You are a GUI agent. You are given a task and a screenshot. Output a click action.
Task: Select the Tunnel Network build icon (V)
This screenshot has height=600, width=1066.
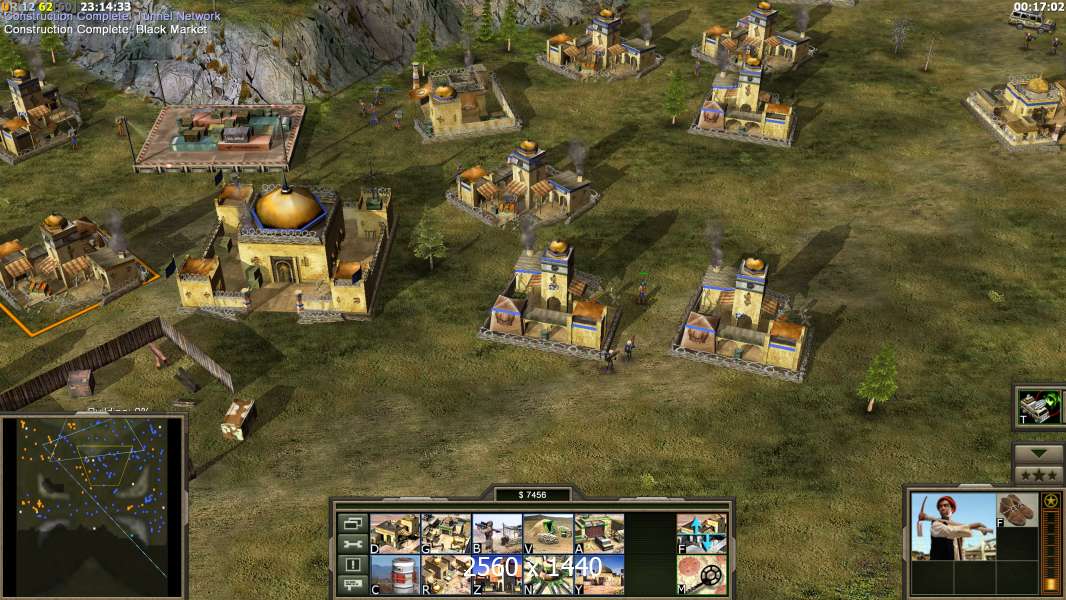click(548, 533)
